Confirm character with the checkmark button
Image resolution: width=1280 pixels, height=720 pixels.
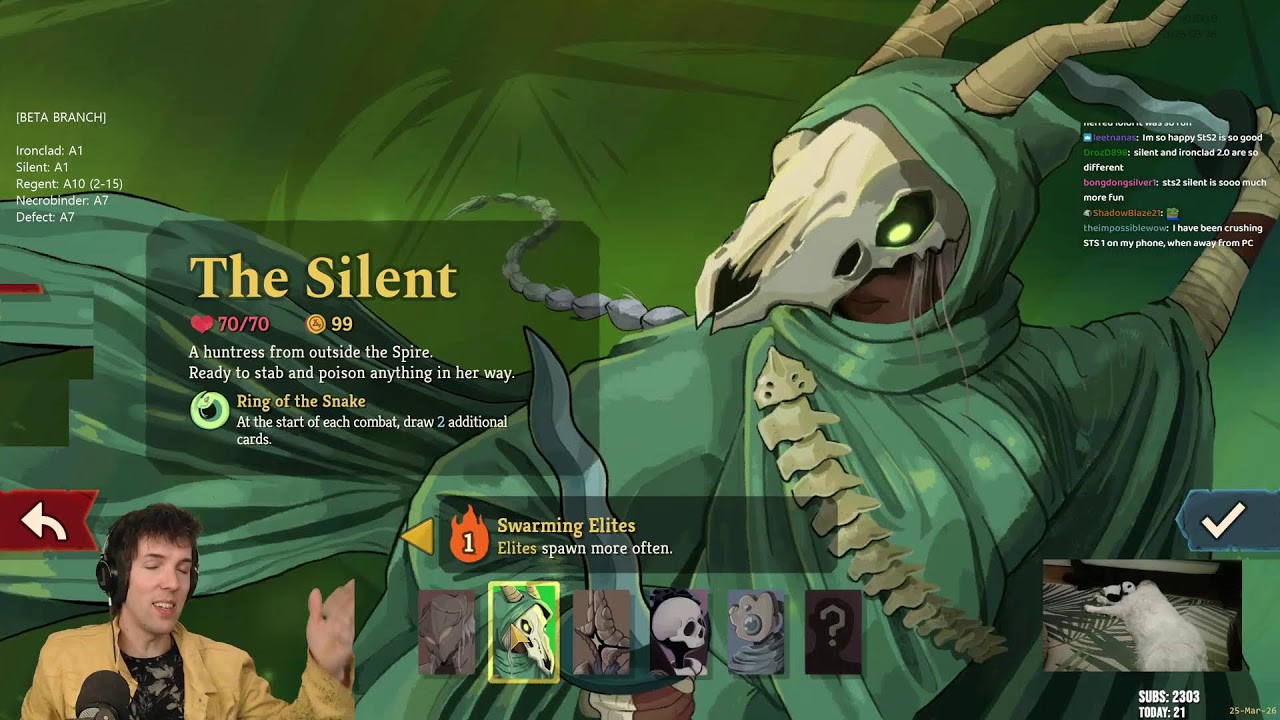(x=1222, y=519)
